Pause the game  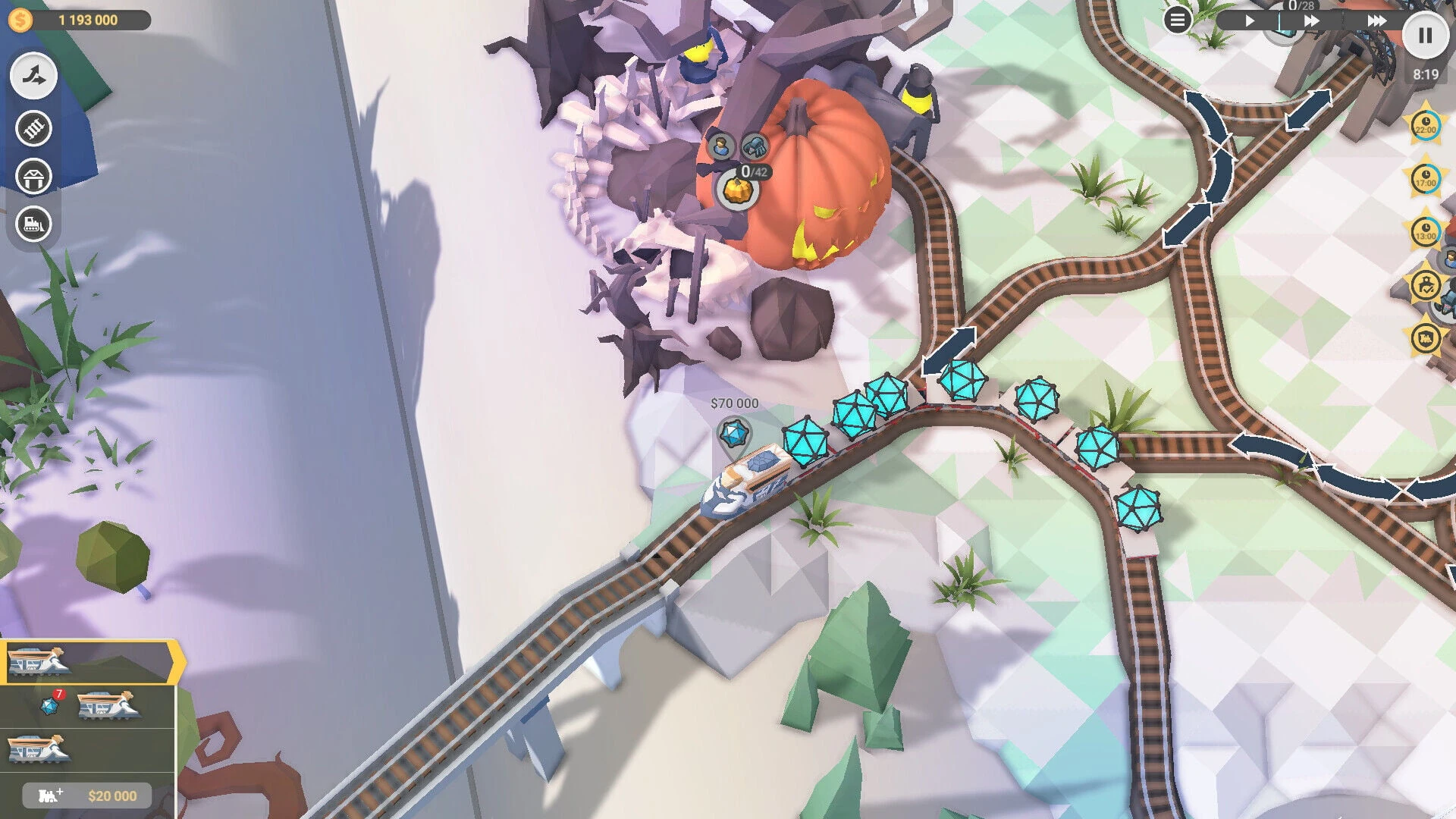(1425, 35)
